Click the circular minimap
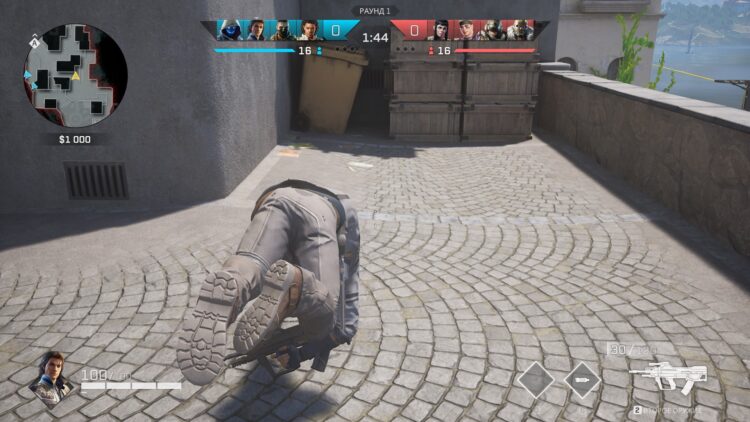The width and height of the screenshot is (750, 422). pyautogui.click(x=75, y=76)
